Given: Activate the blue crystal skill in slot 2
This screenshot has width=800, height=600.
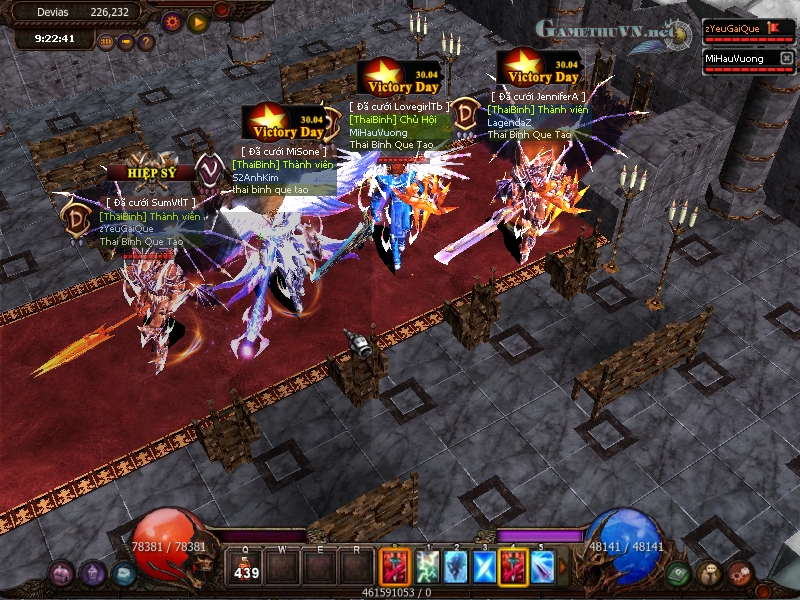Looking at the screenshot, I should pos(455,568).
